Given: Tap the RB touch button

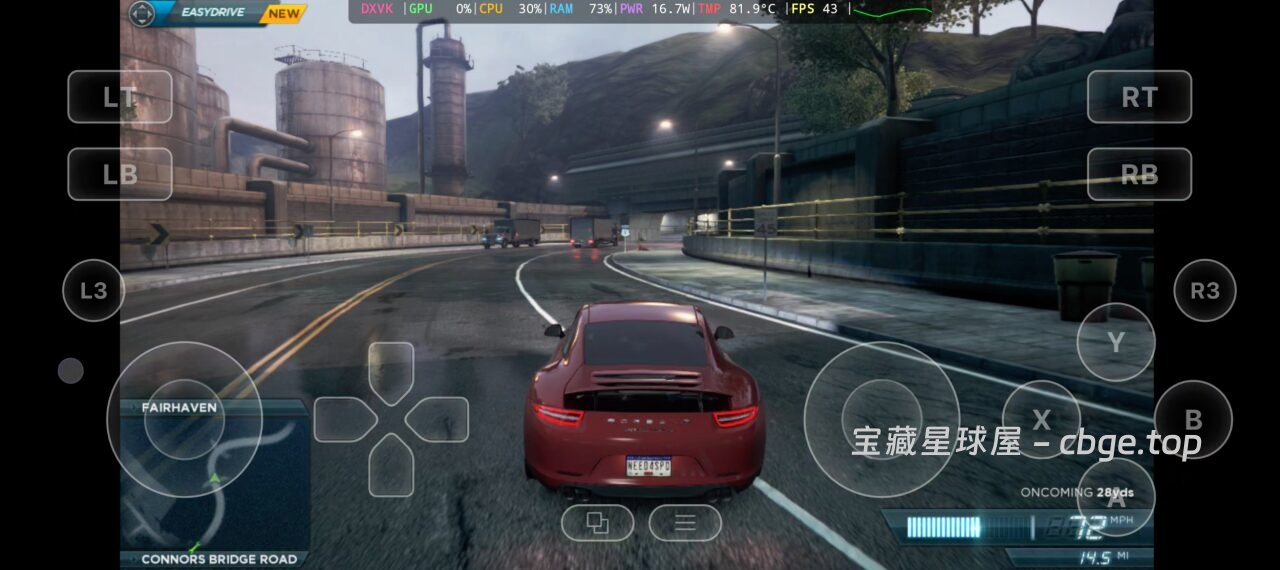Looking at the screenshot, I should click(1139, 174).
